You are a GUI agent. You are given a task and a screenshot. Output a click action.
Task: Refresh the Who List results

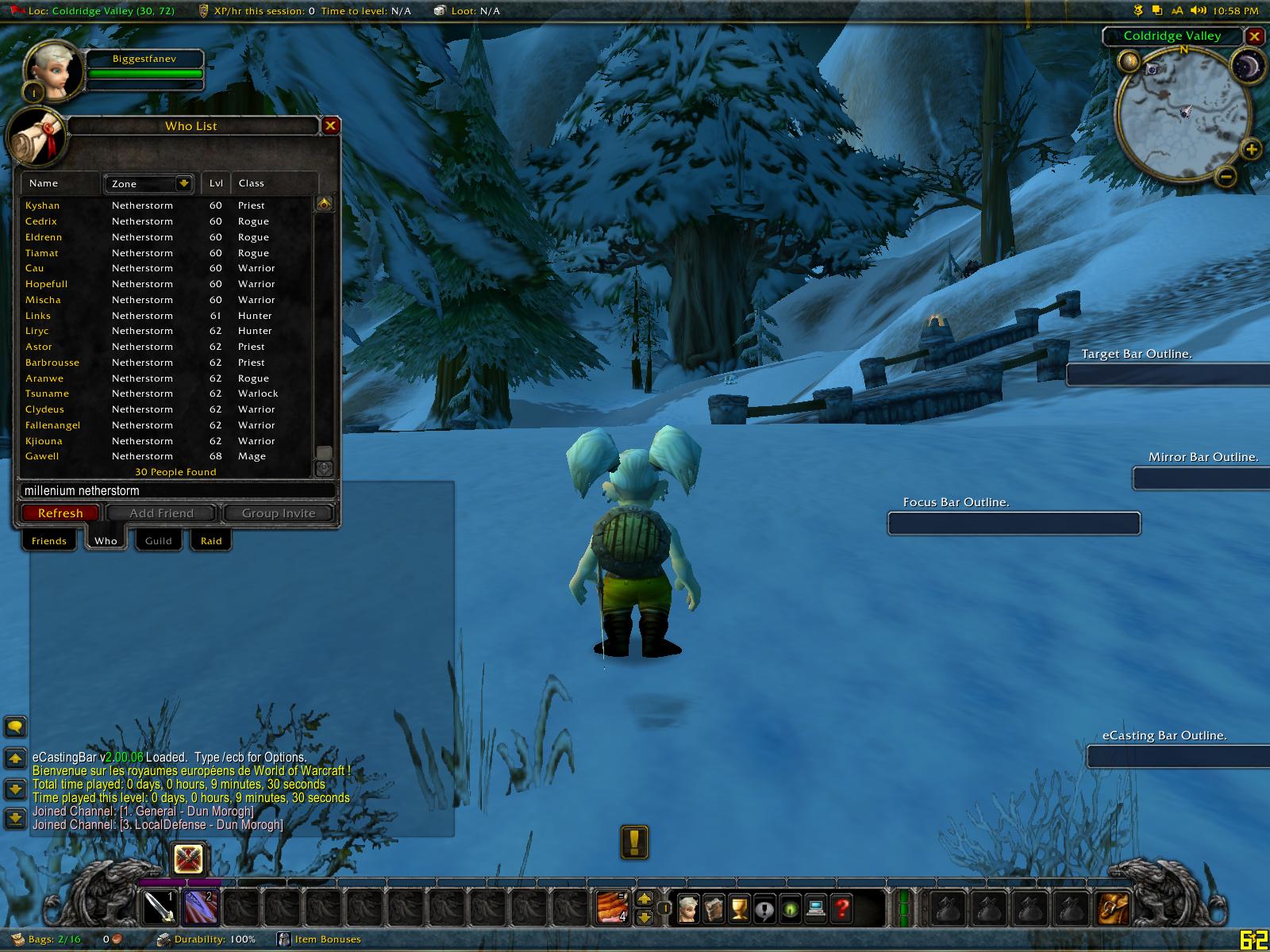(60, 513)
